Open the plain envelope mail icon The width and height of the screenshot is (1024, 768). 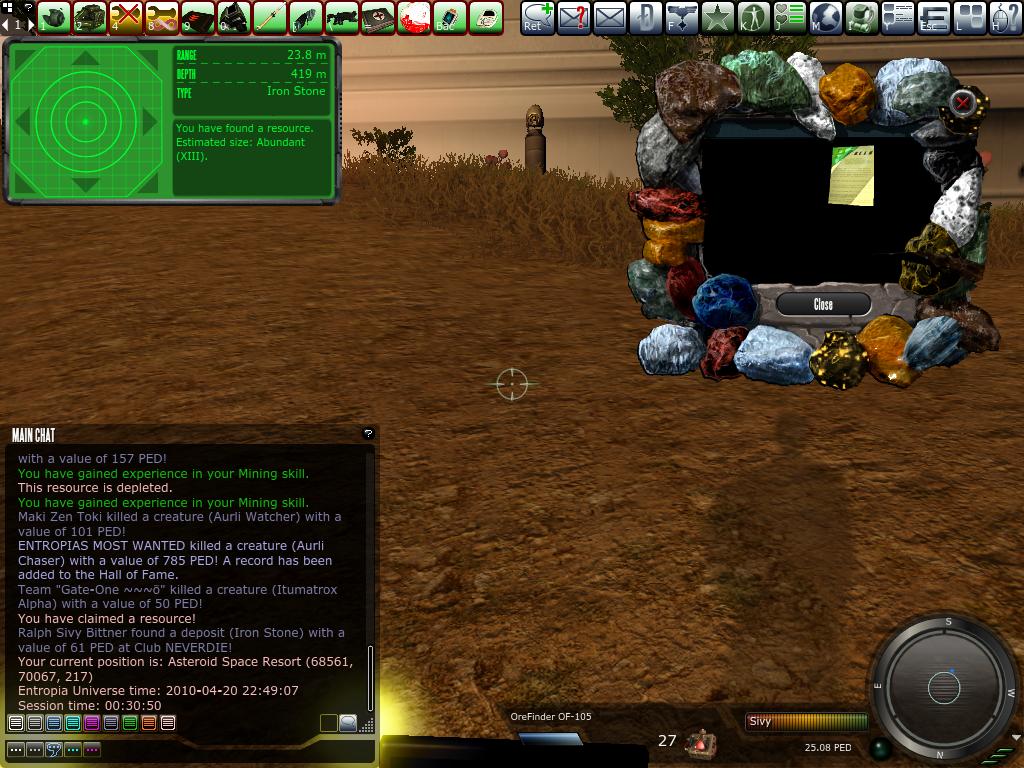(610, 17)
